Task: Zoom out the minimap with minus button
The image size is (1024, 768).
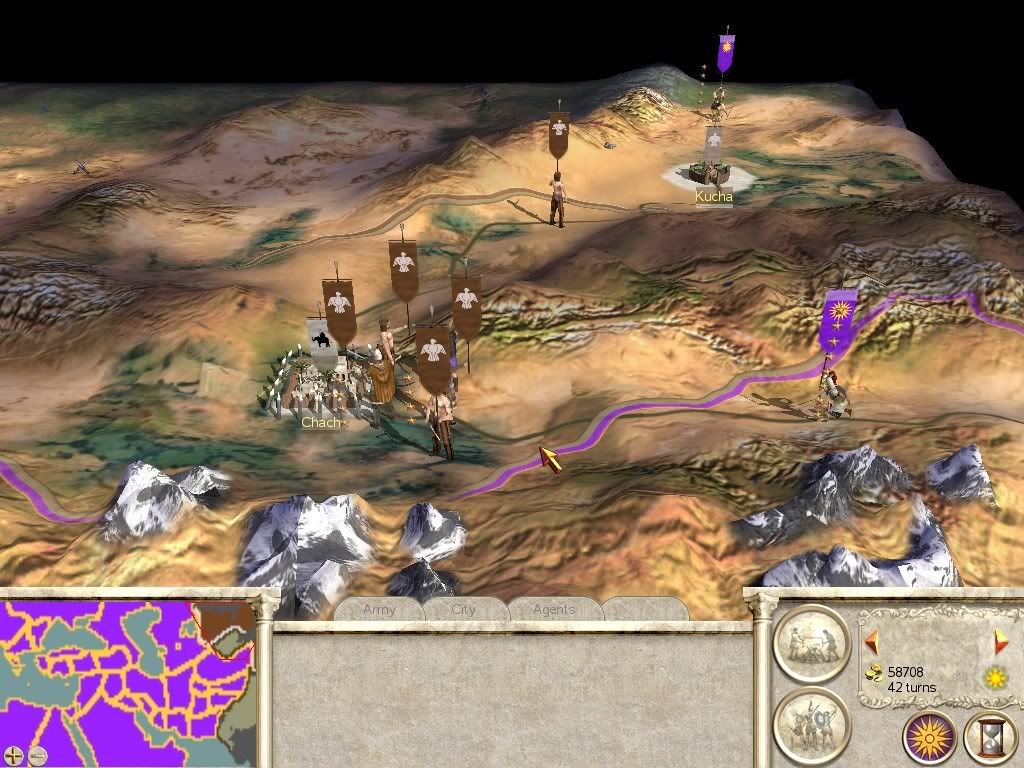Action: point(36,755)
